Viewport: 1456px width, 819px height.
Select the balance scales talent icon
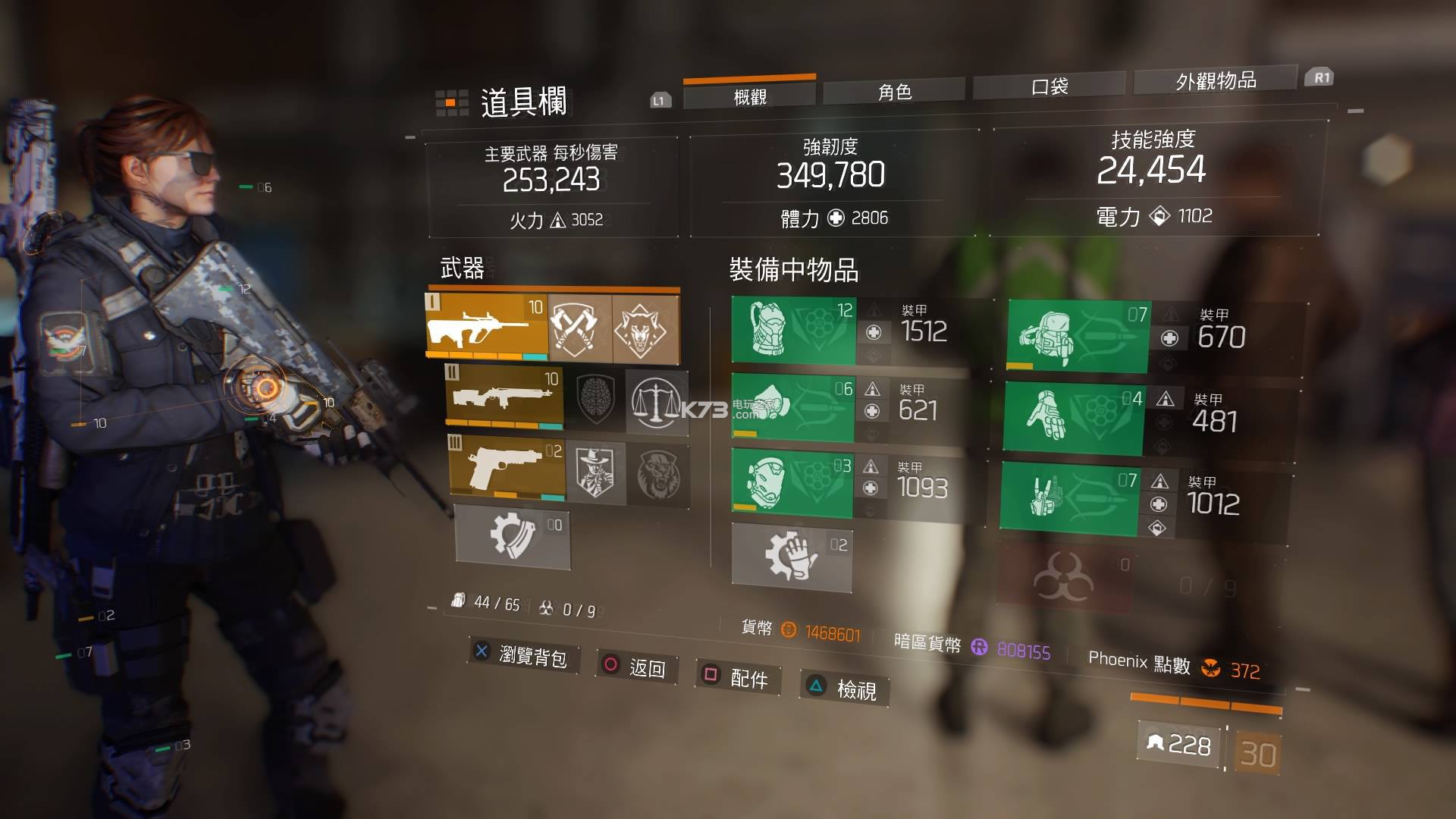point(657,402)
